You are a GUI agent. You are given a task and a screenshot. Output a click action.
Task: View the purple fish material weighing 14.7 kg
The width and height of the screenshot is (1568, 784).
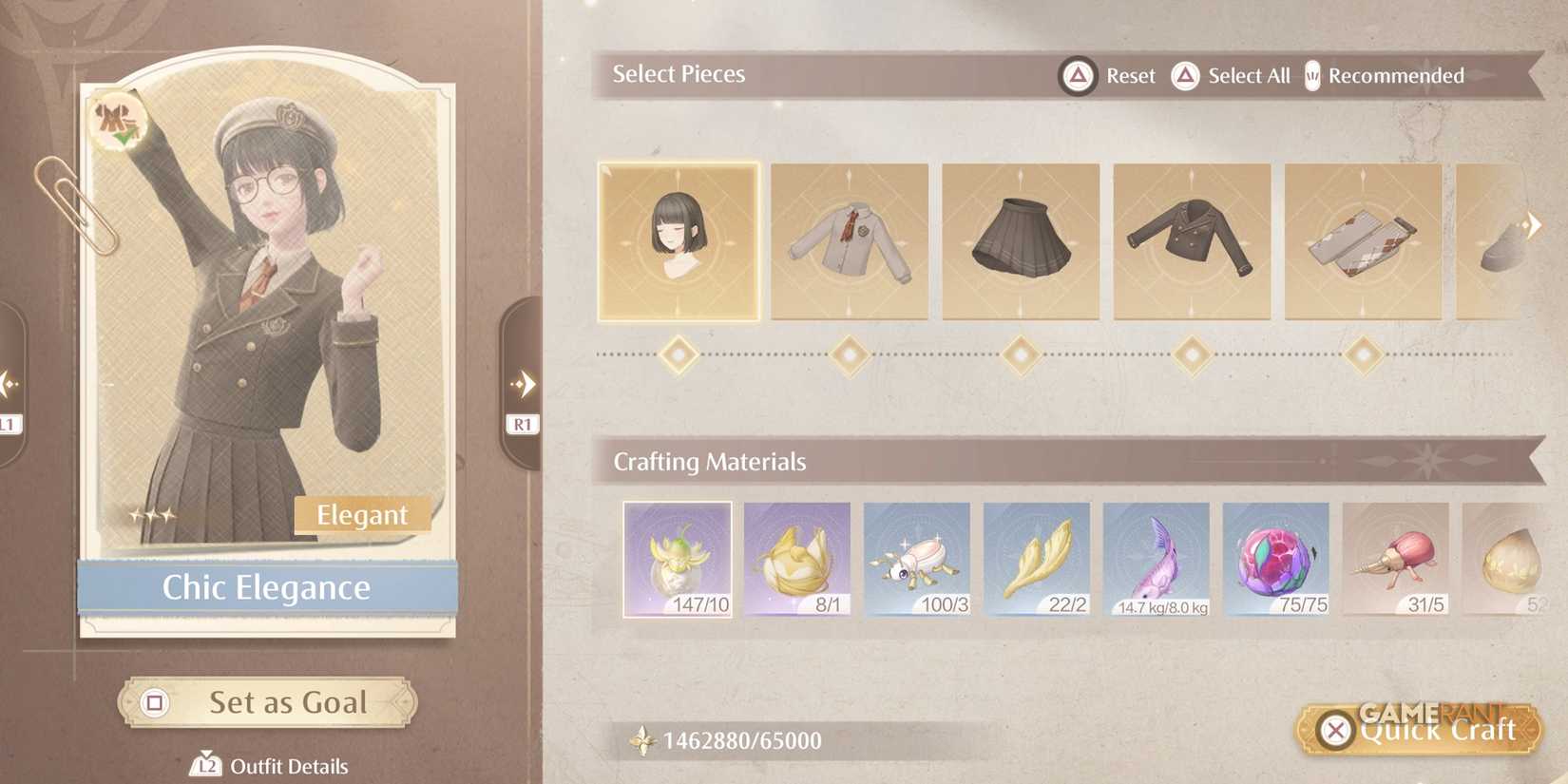click(x=1157, y=559)
